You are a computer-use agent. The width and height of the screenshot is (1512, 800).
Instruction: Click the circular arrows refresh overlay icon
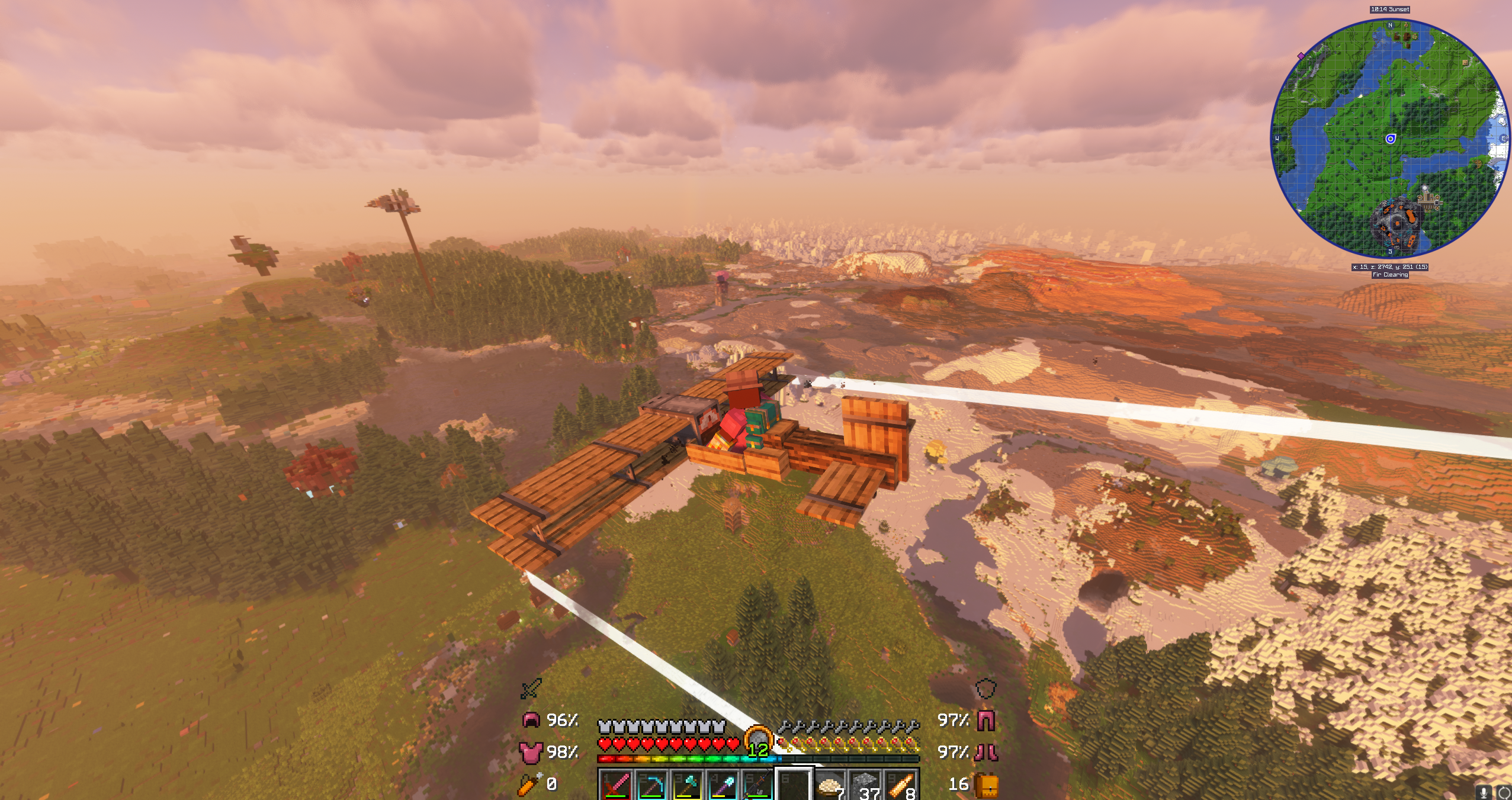tap(1503, 792)
